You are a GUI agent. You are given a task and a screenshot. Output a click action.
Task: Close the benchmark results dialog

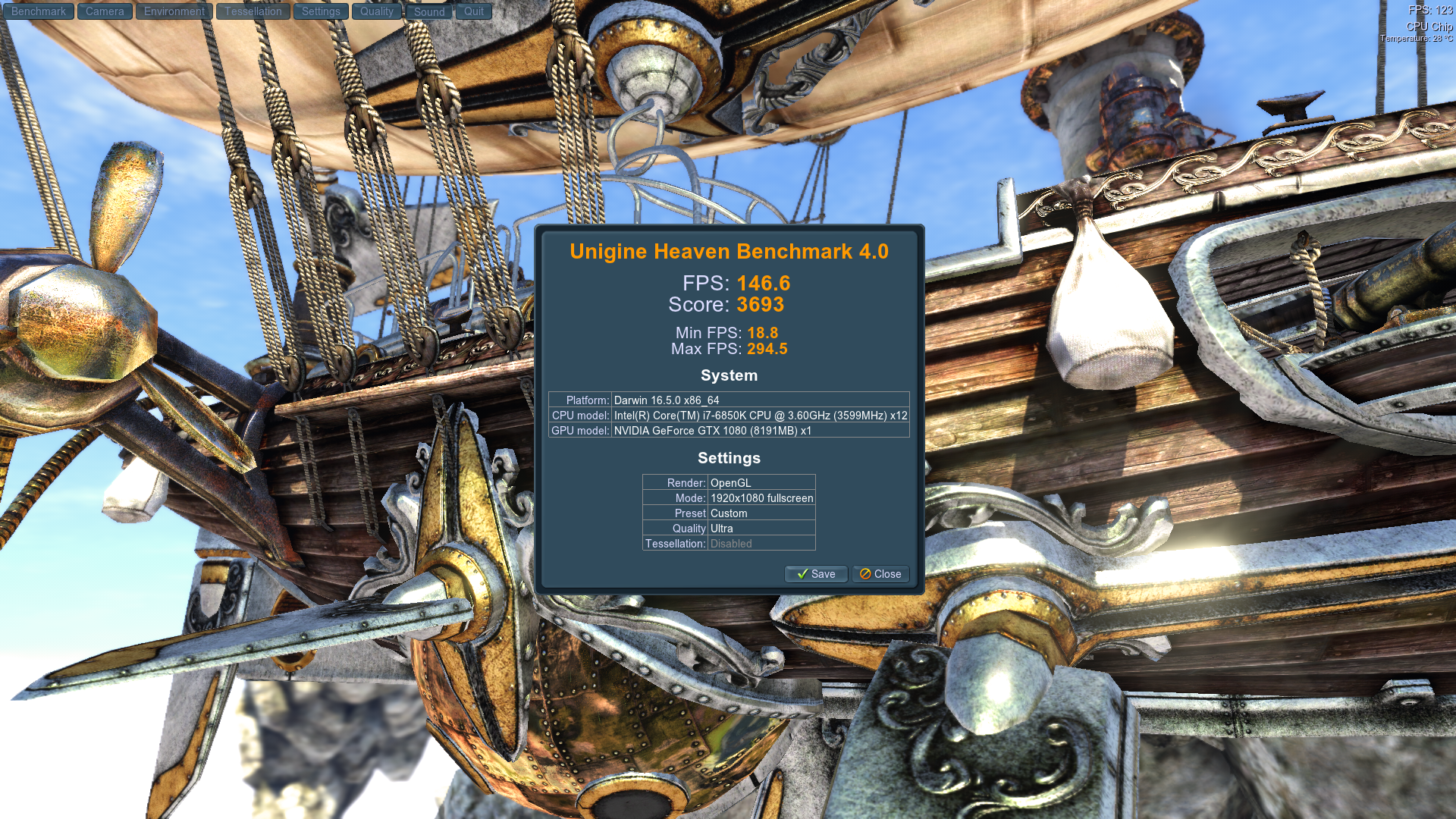tap(880, 574)
